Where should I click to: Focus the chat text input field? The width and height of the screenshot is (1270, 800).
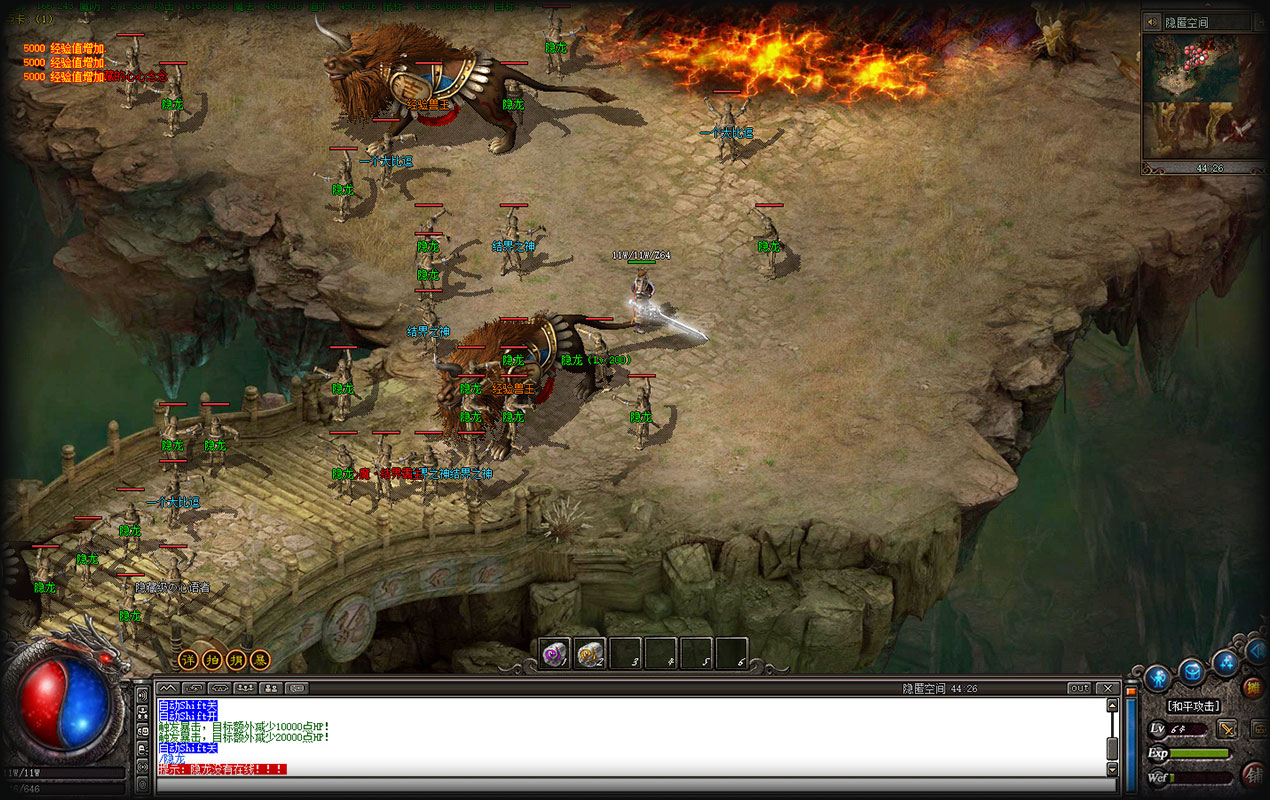(x=630, y=785)
